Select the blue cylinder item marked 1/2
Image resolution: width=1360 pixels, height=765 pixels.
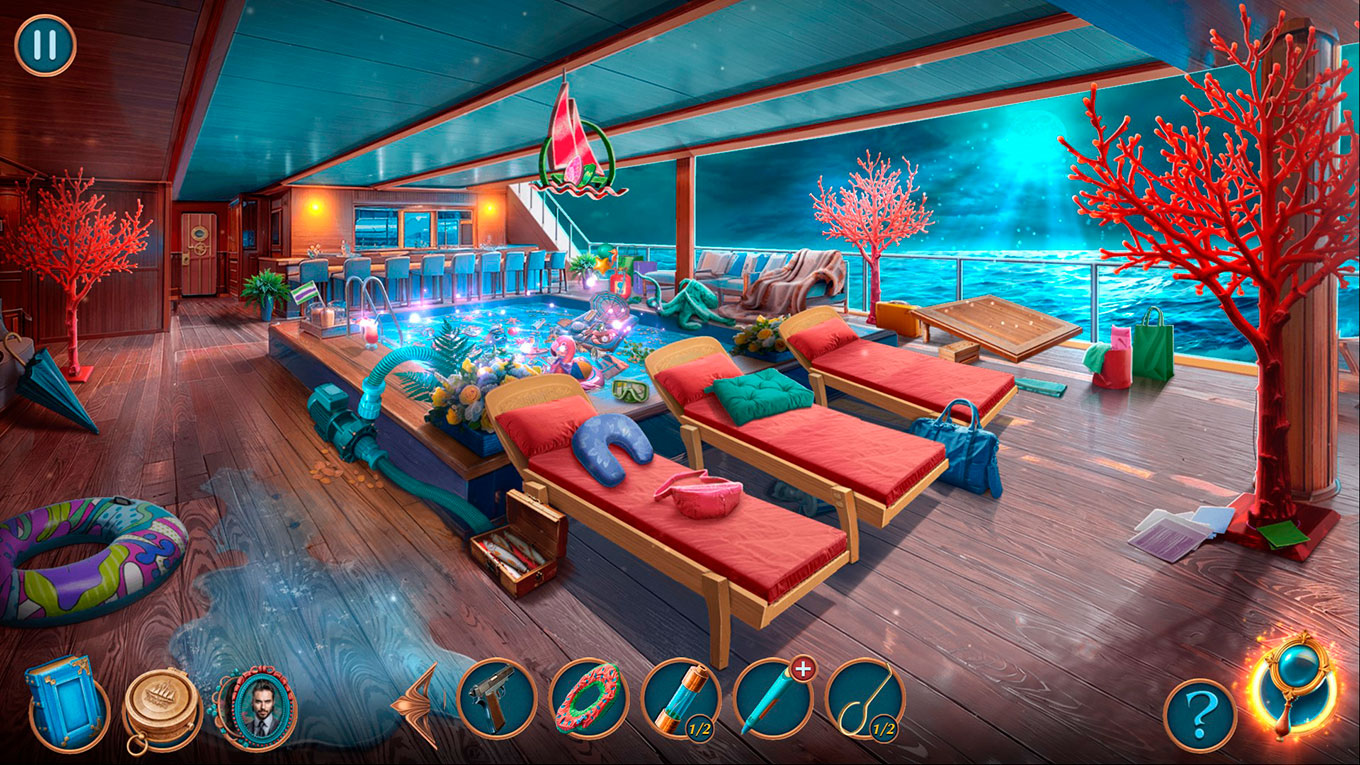tap(681, 699)
